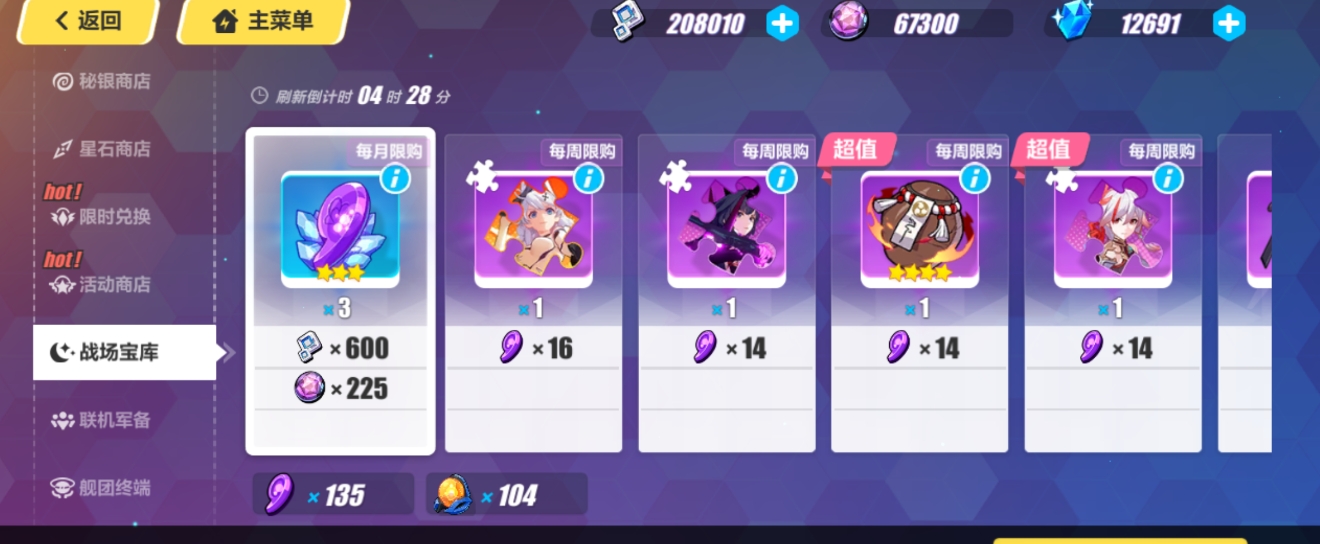1320x544 pixels.
Task: Go back using the 返回 button
Action: click(87, 21)
